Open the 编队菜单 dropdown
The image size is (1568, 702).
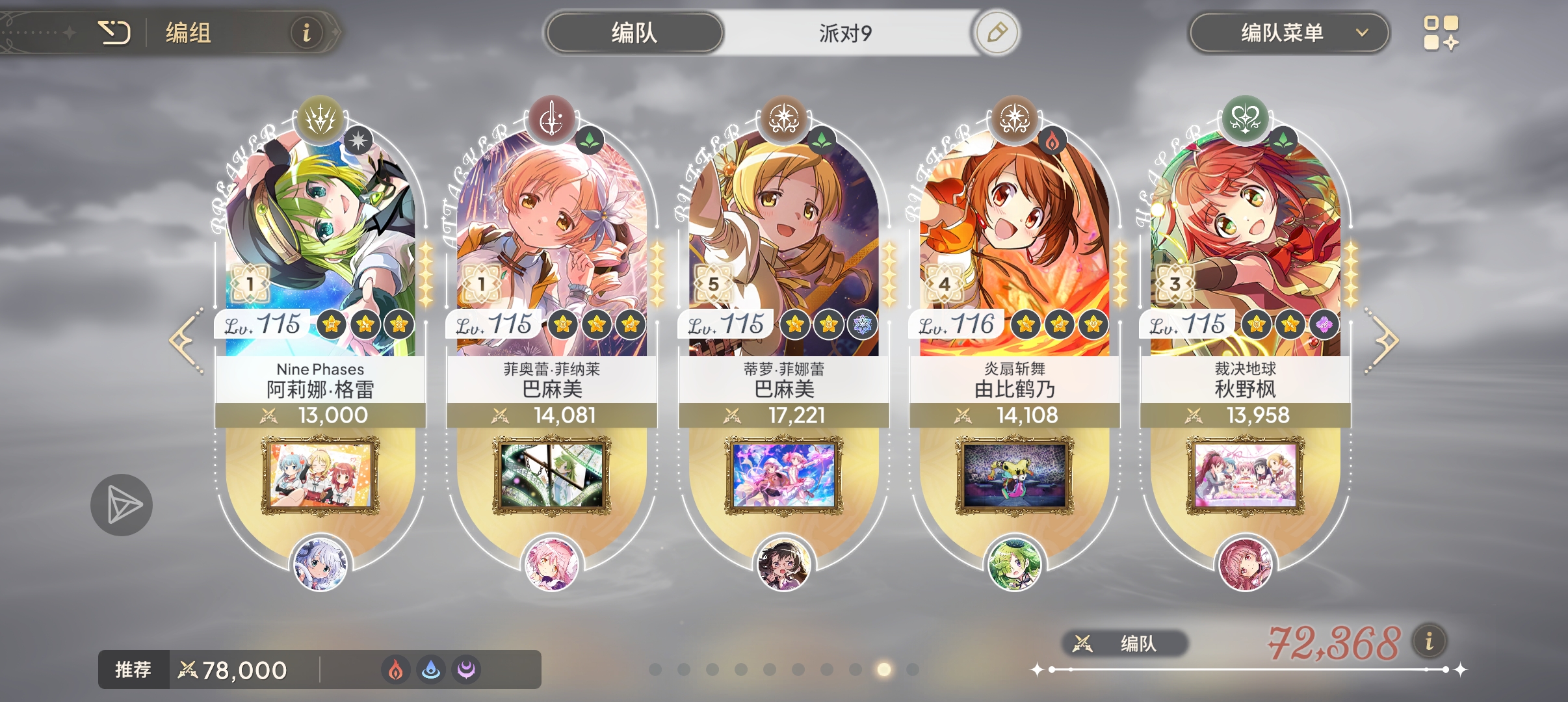pos(1290,31)
